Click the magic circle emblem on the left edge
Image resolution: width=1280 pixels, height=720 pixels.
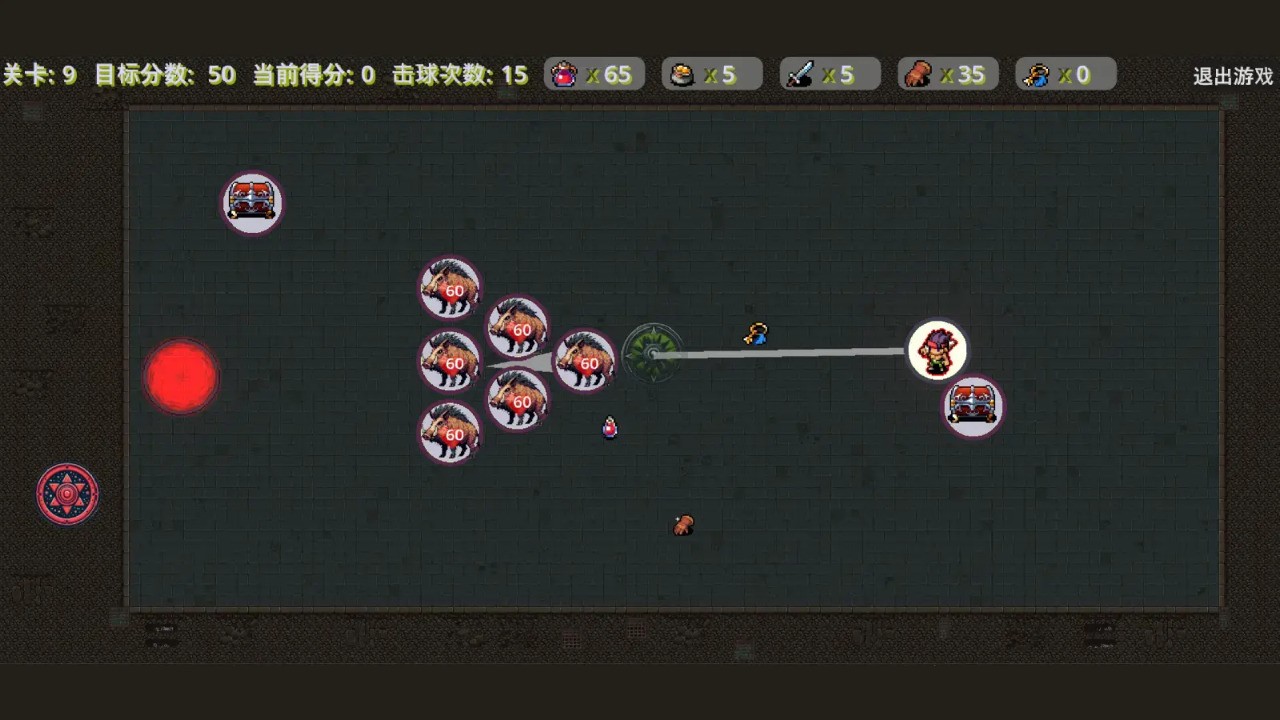point(66,493)
